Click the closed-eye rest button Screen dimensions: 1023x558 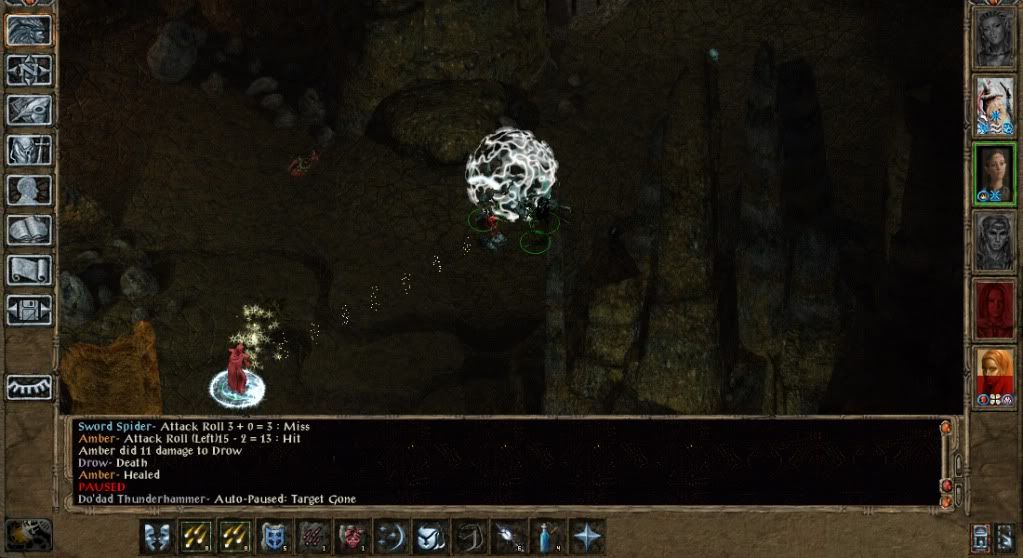[29, 387]
